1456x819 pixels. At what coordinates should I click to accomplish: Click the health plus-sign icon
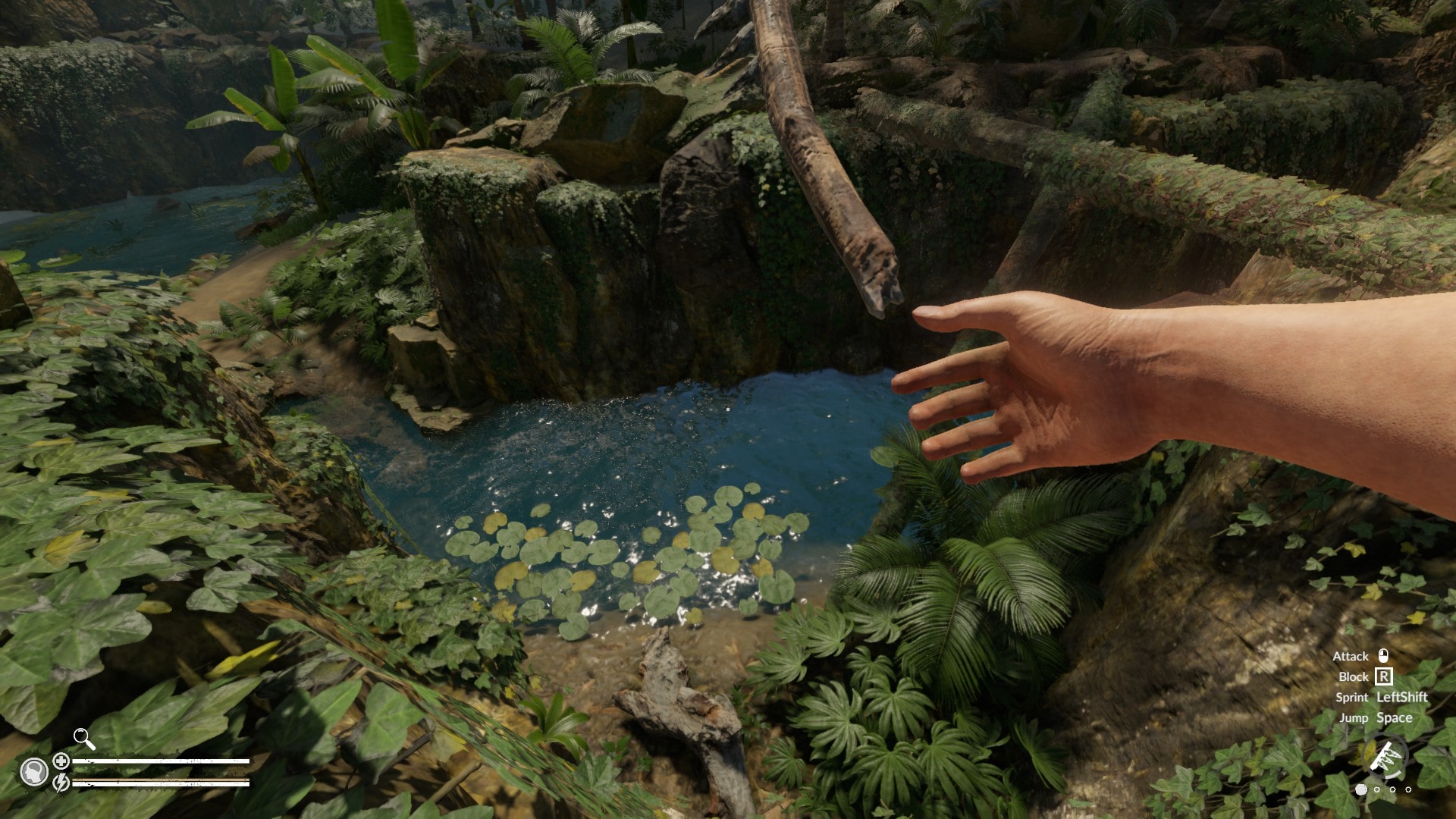(x=61, y=761)
